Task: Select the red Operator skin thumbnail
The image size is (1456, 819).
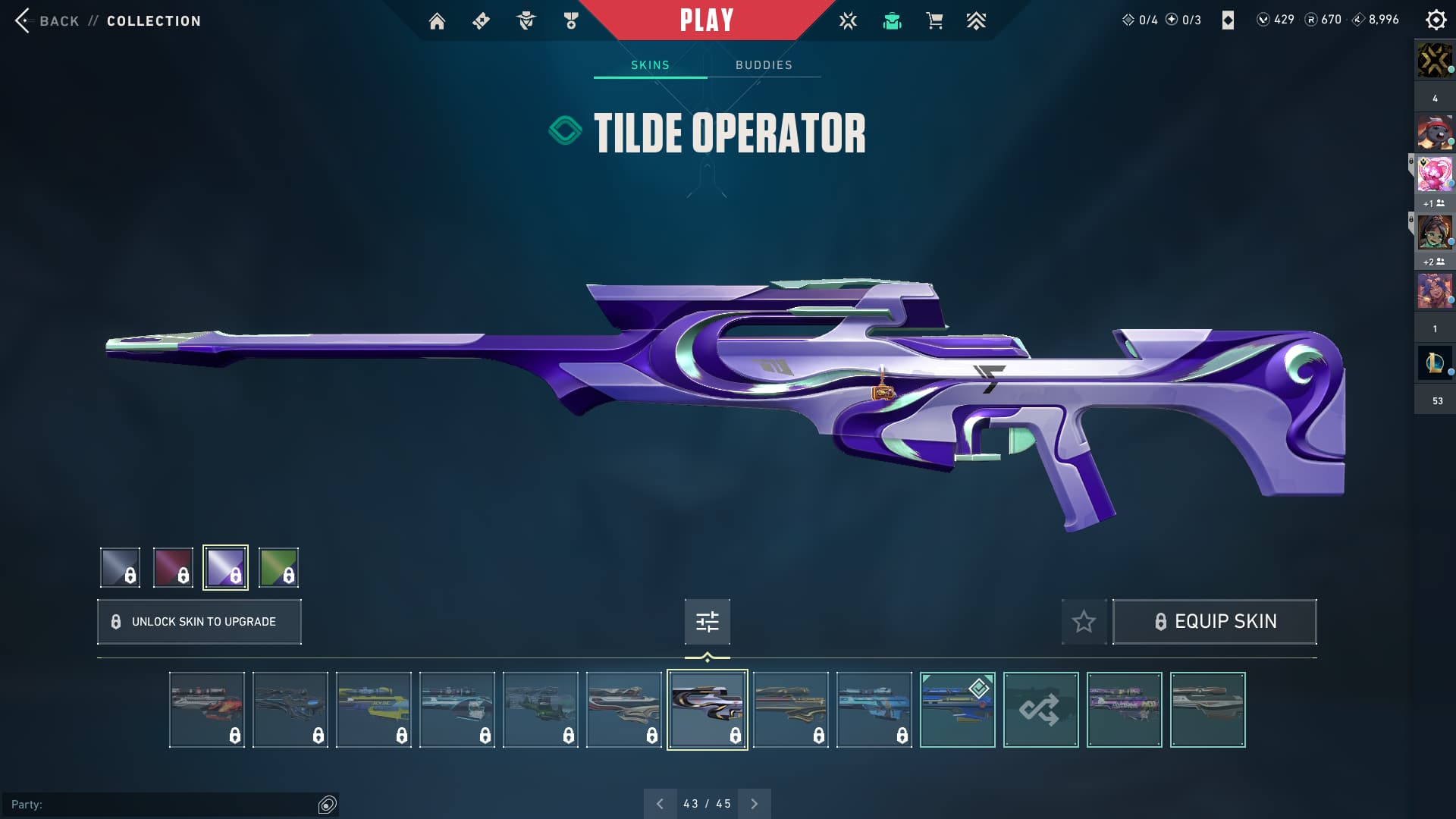Action: pos(207,710)
